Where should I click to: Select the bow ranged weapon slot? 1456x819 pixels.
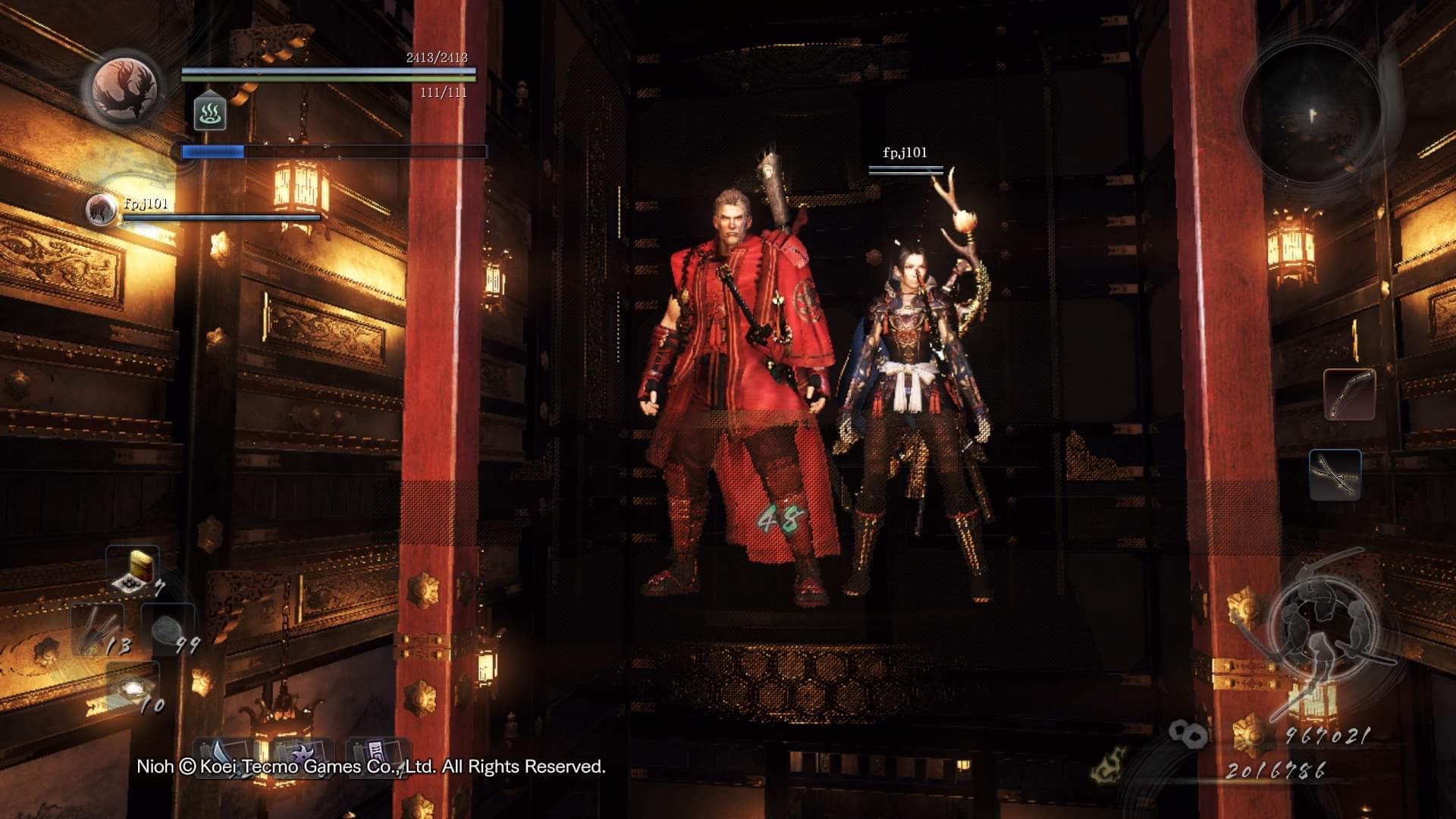1350,394
